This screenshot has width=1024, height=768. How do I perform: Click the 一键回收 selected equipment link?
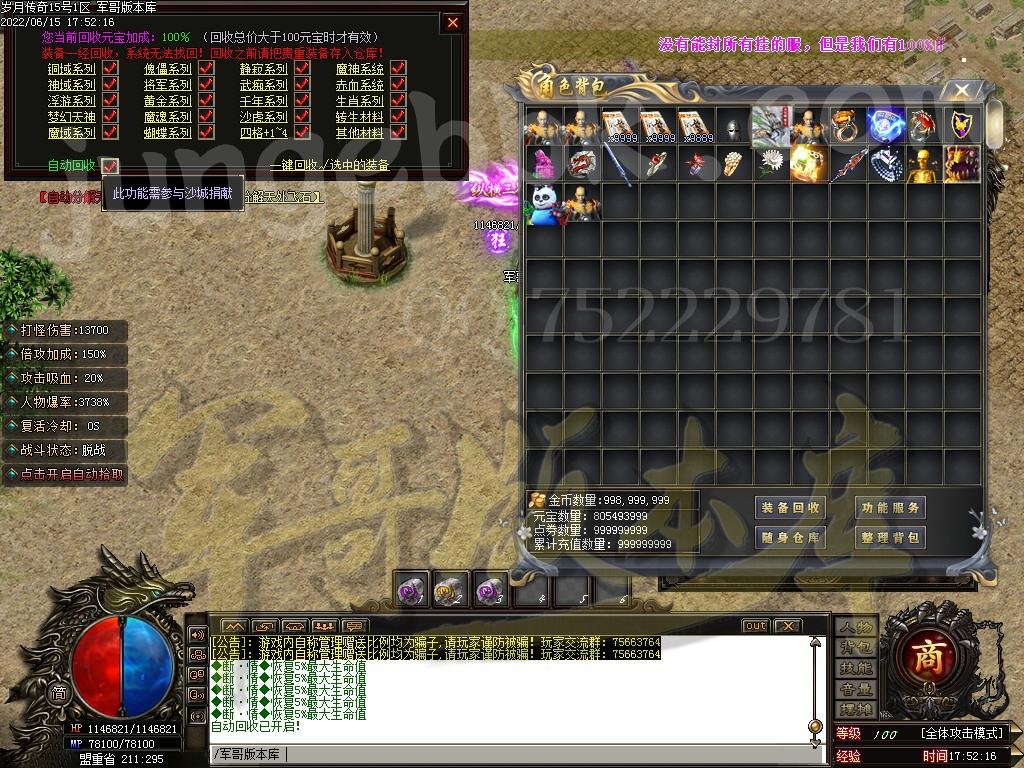click(329, 165)
